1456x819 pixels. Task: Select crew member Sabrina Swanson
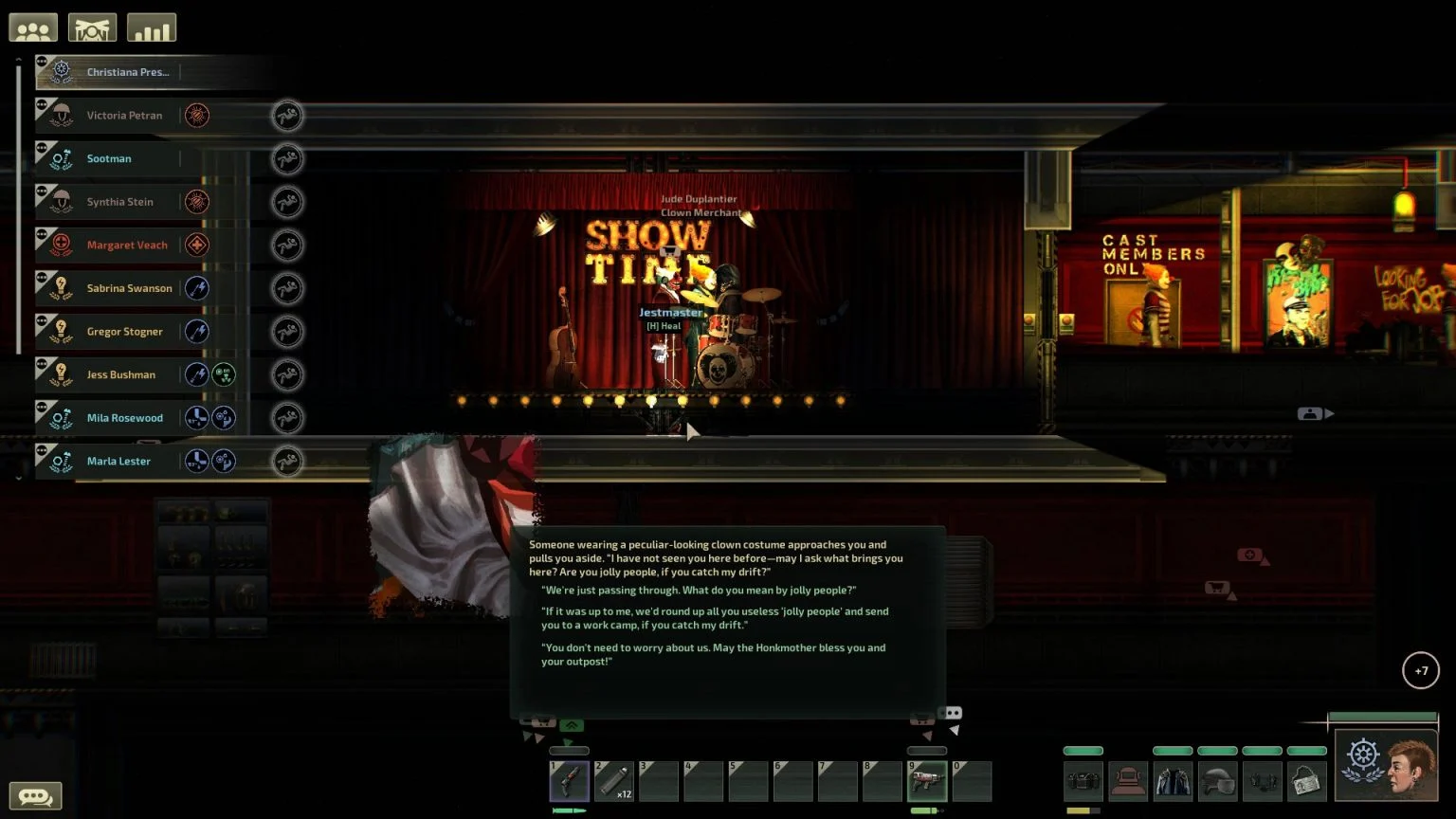(x=129, y=288)
